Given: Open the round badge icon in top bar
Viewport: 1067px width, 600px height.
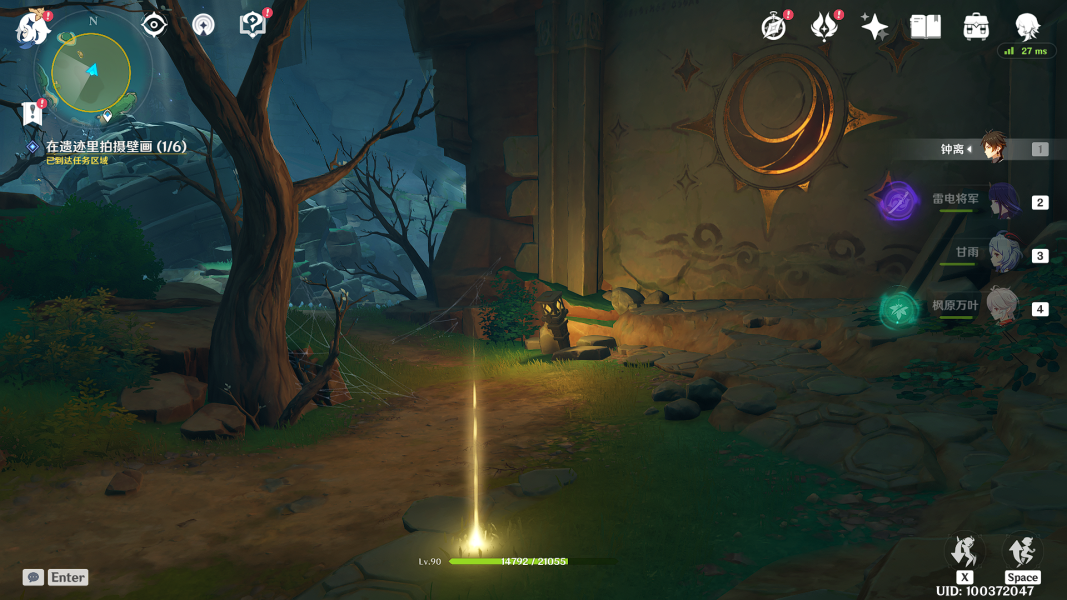Looking at the screenshot, I should pos(203,26).
